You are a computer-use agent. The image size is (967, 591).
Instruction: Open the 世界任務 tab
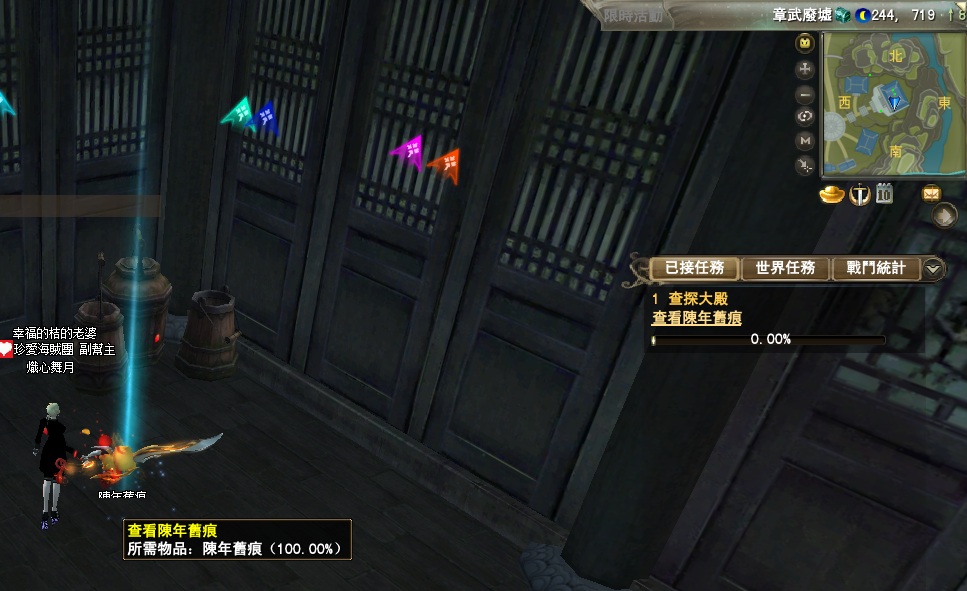[x=785, y=268]
